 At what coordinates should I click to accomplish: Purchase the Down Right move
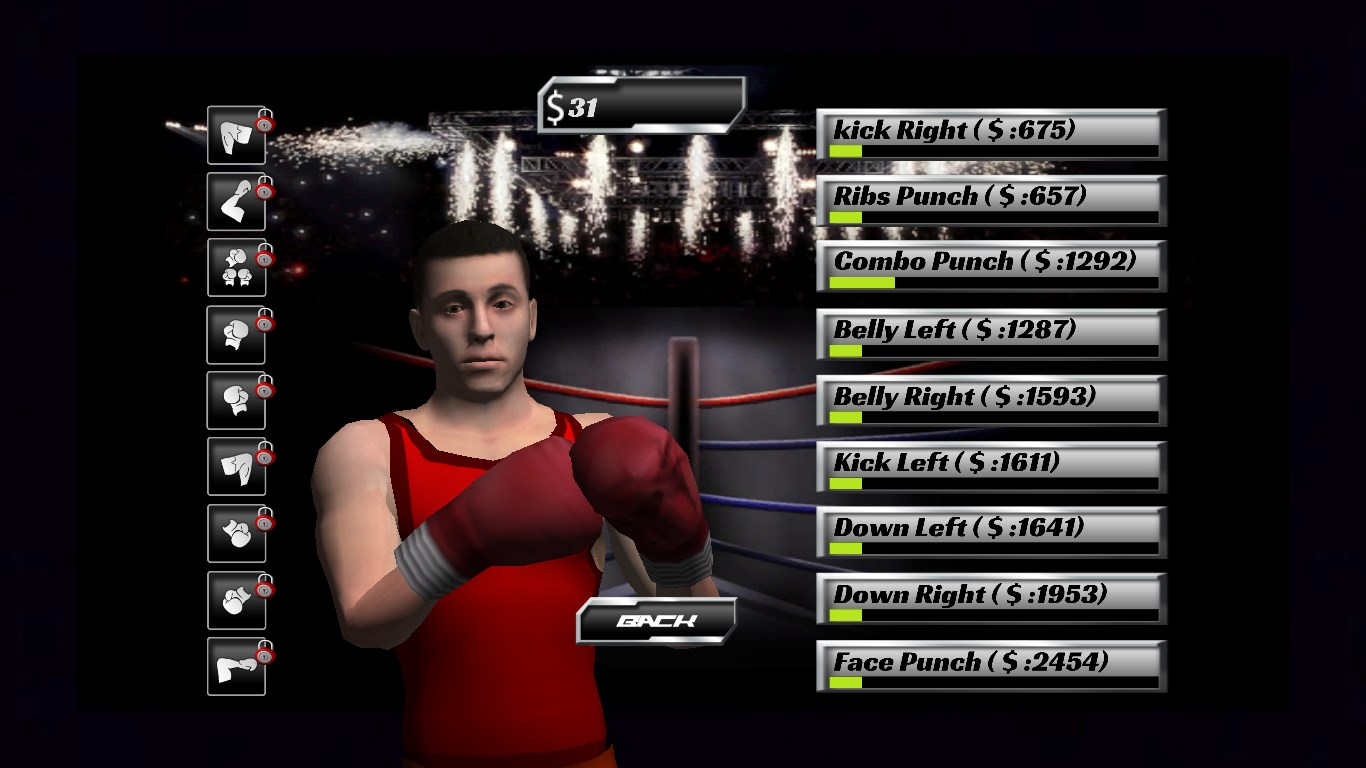pyautogui.click(x=991, y=599)
